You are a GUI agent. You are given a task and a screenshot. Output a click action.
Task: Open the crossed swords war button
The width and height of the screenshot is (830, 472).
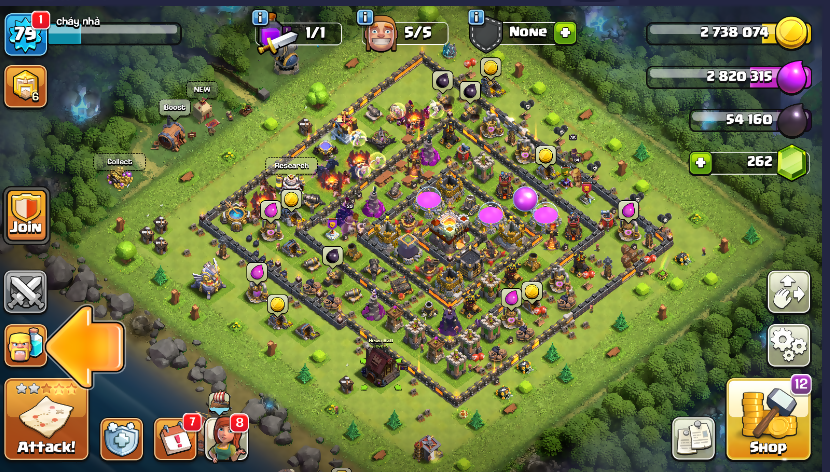click(25, 291)
